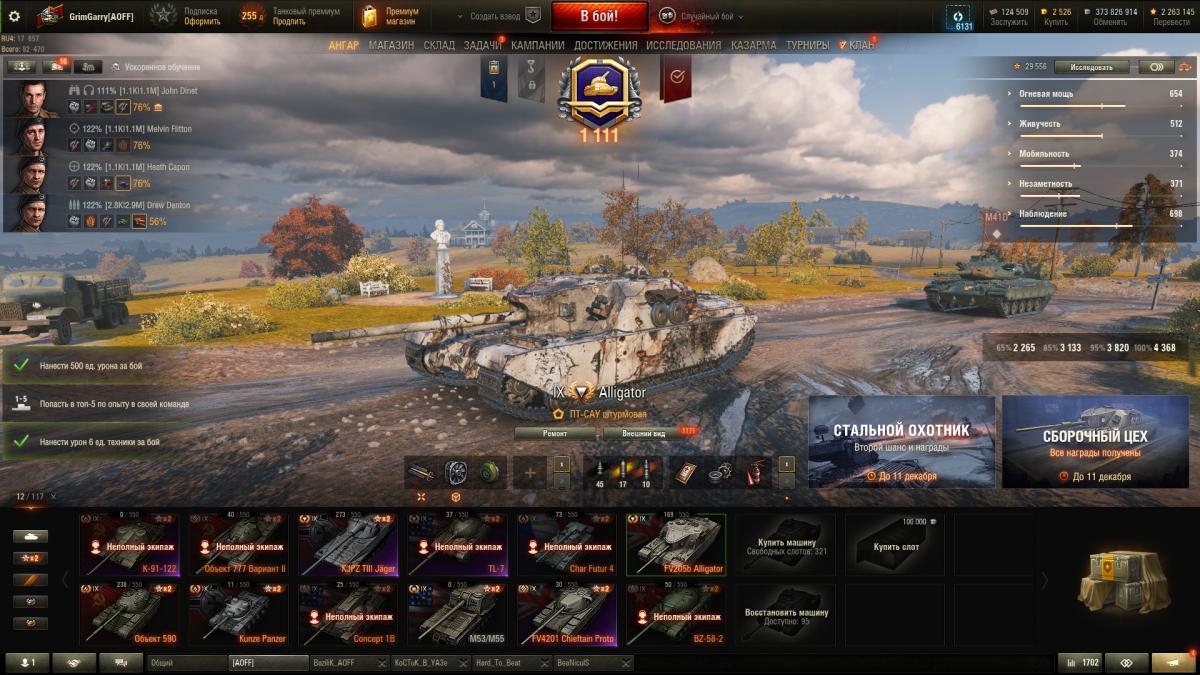The image size is (1200, 675).
Task: Click the Исследовать button
Action: (1091, 67)
